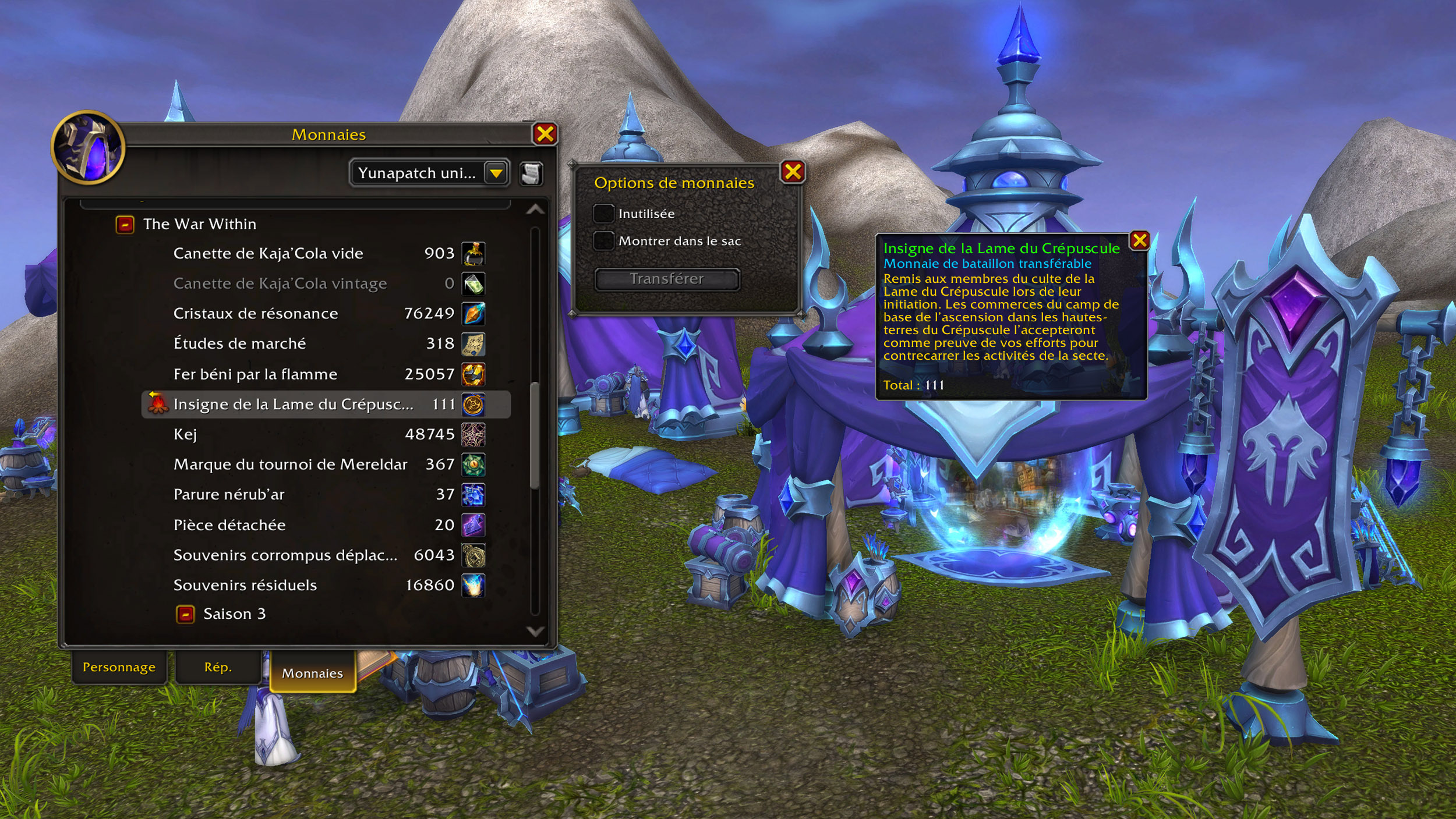Toggle the Inutilisée checkbox
This screenshot has height=819, width=1456.
(x=603, y=214)
